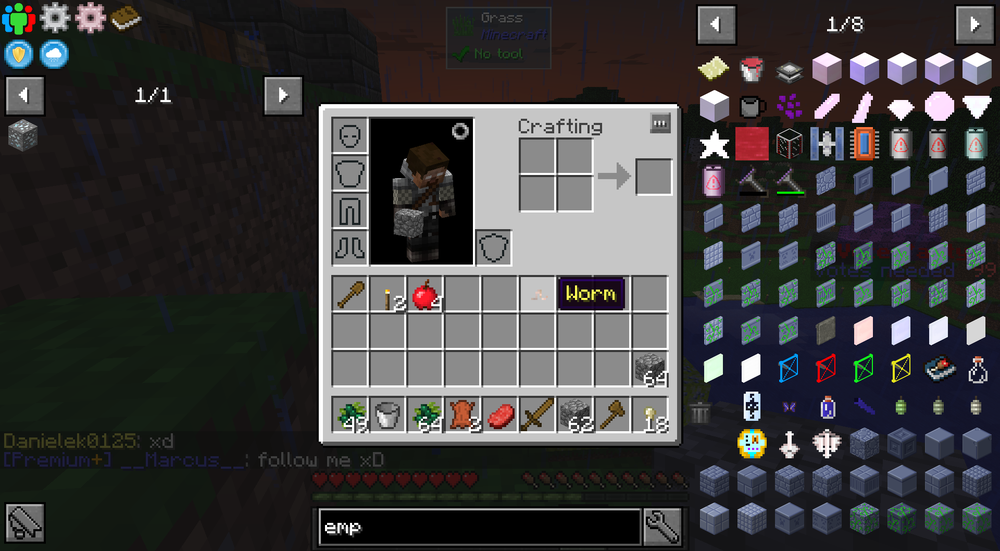
Task: Choose the white star item in list
Action: click(714, 144)
